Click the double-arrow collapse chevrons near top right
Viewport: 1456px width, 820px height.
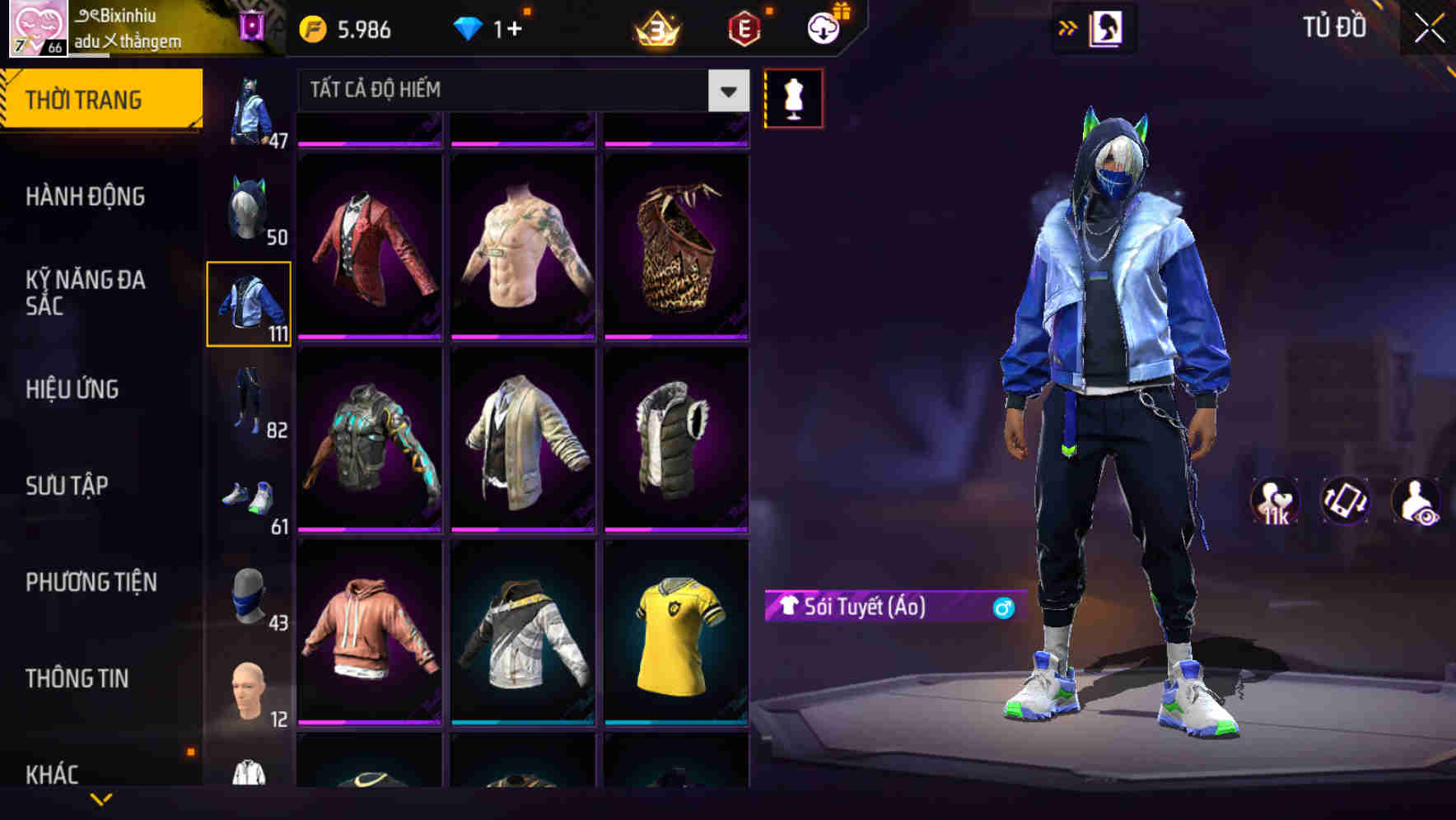pos(1066,26)
